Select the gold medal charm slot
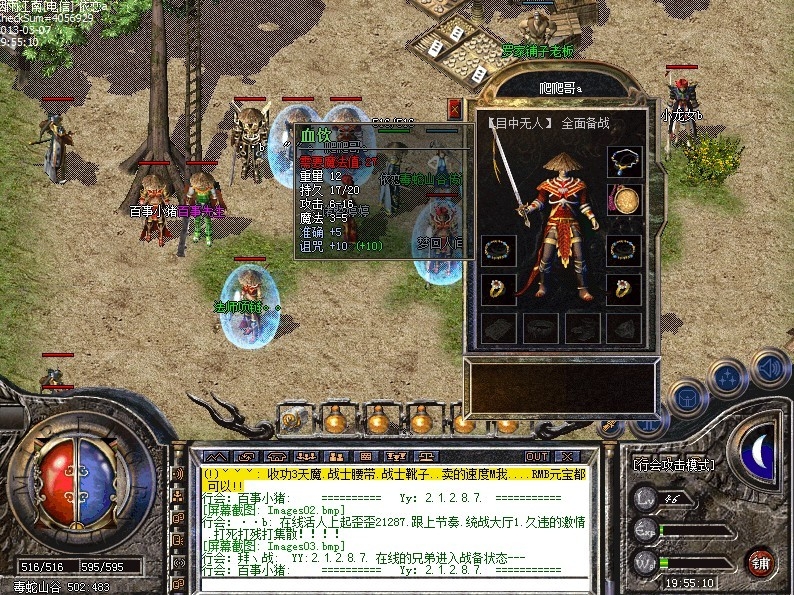The width and height of the screenshot is (794, 595). click(625, 200)
